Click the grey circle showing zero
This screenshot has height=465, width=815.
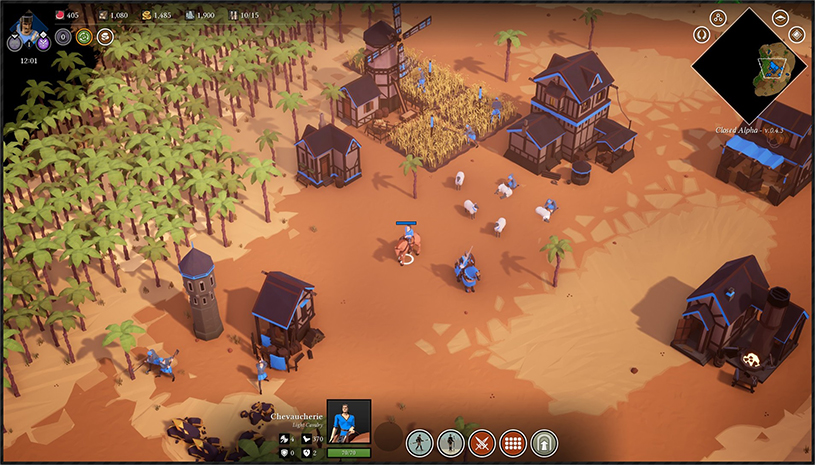click(x=63, y=37)
